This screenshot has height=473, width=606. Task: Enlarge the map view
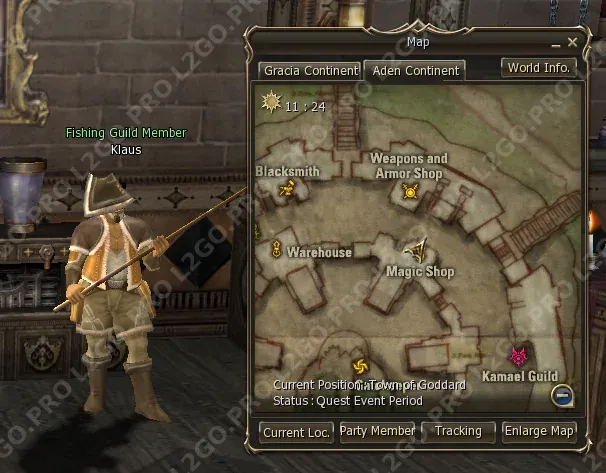tap(539, 431)
